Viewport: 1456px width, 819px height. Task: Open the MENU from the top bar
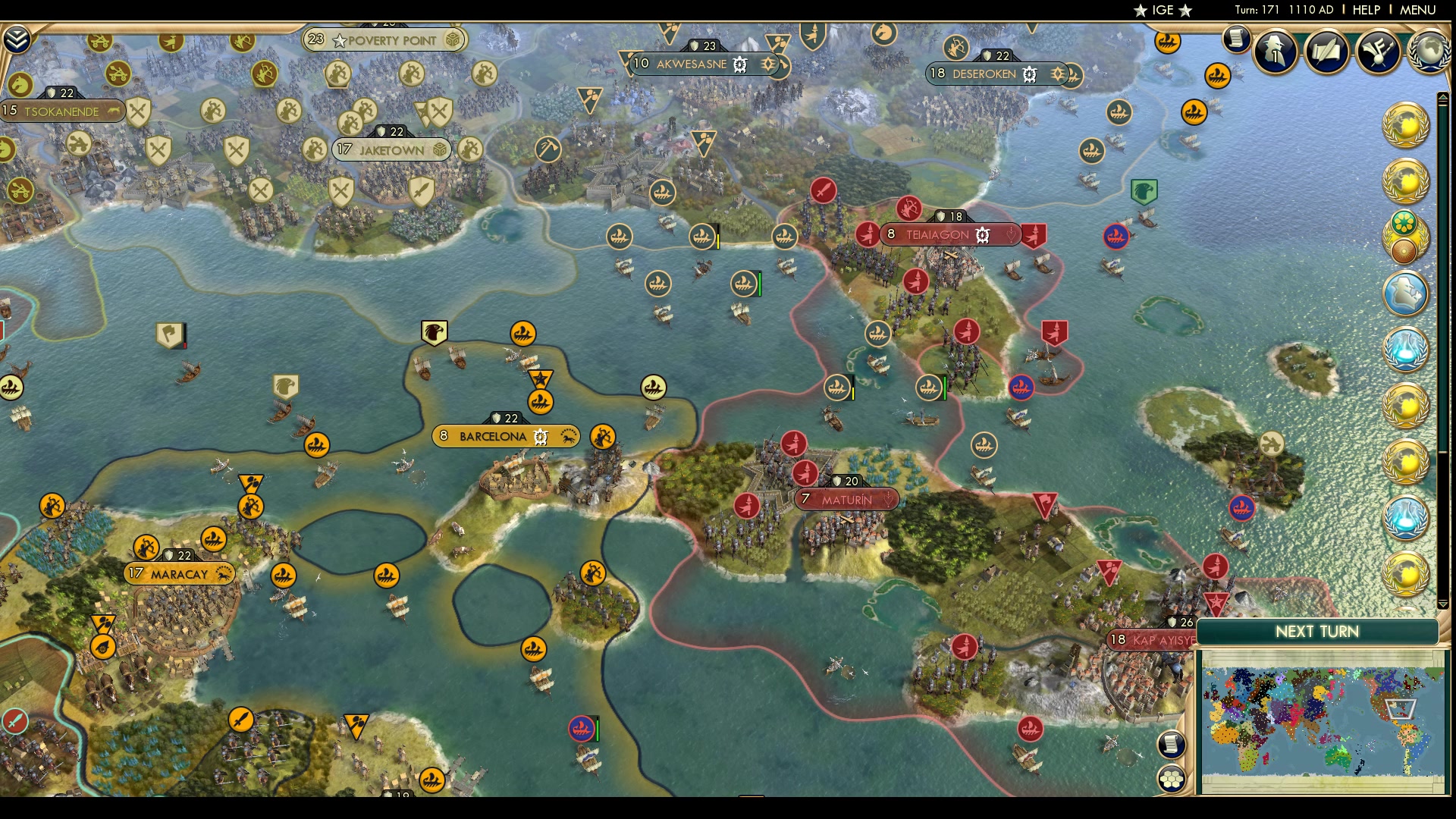click(x=1420, y=11)
